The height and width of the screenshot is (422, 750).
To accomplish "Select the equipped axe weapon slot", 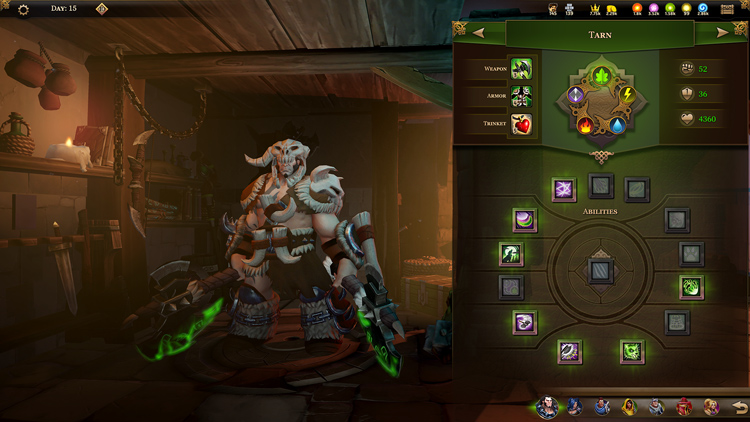I will 521,69.
